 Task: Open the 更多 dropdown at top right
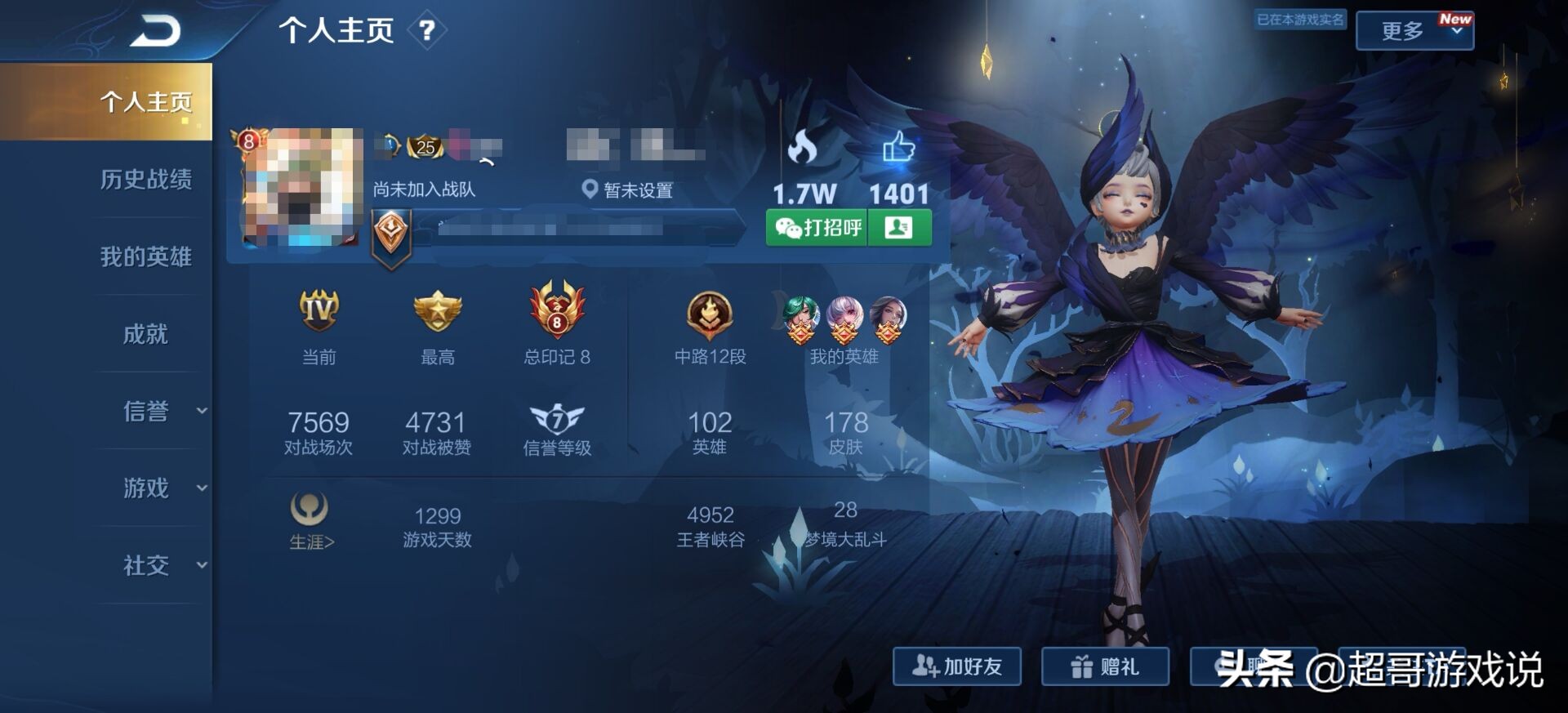coord(1415,29)
